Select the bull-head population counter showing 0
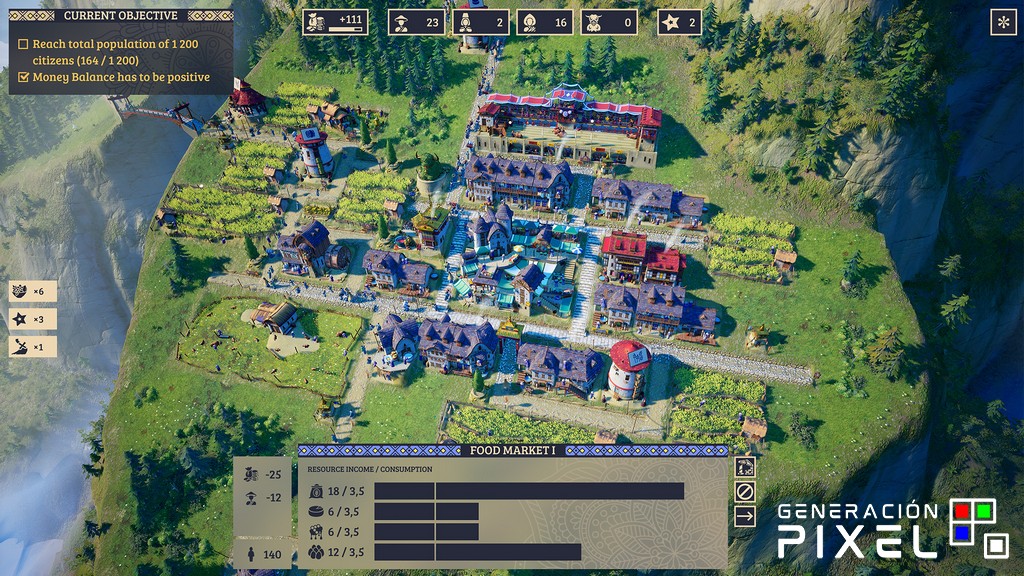Screen dimensions: 1024x576 pyautogui.click(x=609, y=22)
